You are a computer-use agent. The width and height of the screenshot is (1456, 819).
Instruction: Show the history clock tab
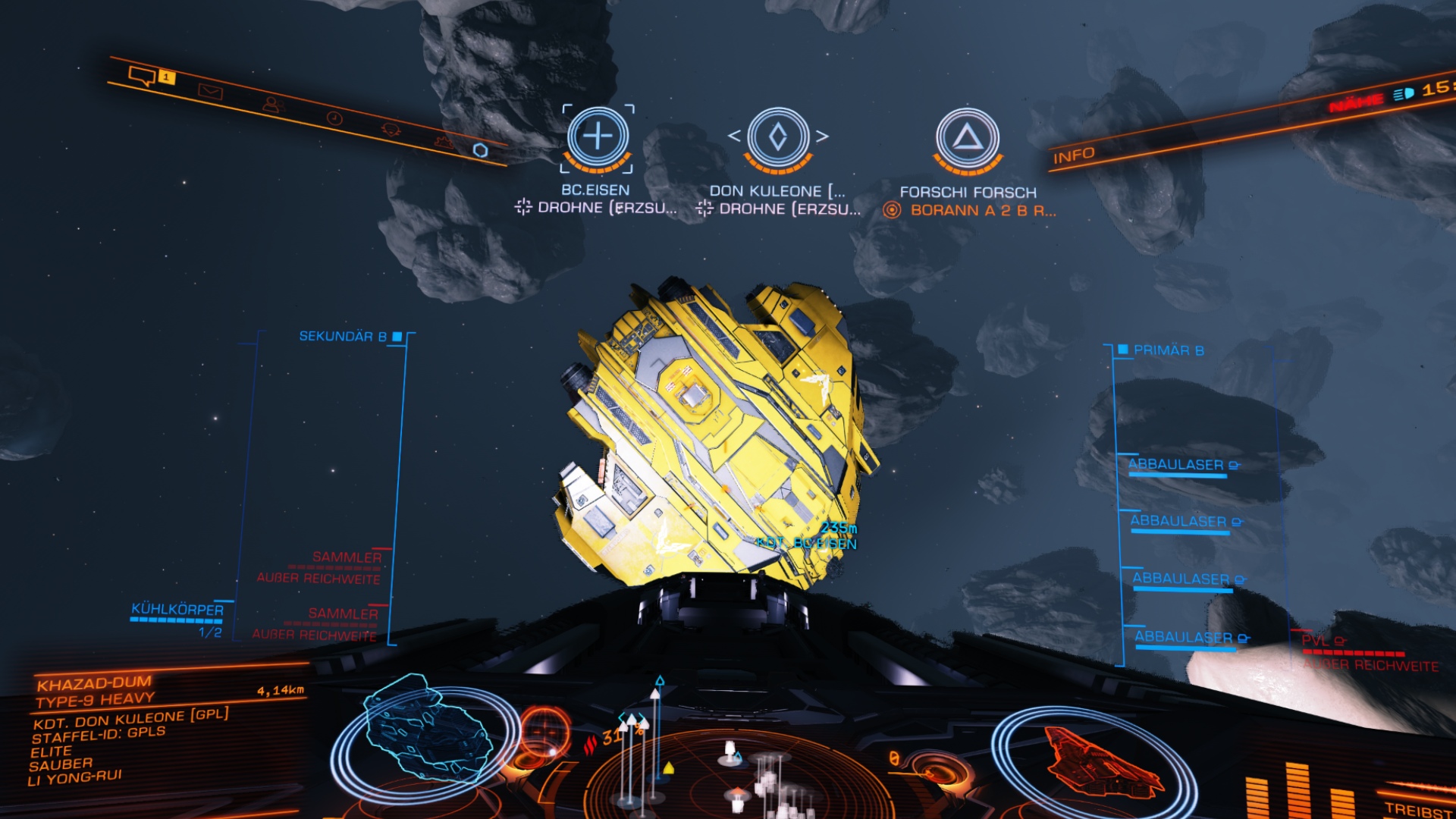(x=334, y=118)
